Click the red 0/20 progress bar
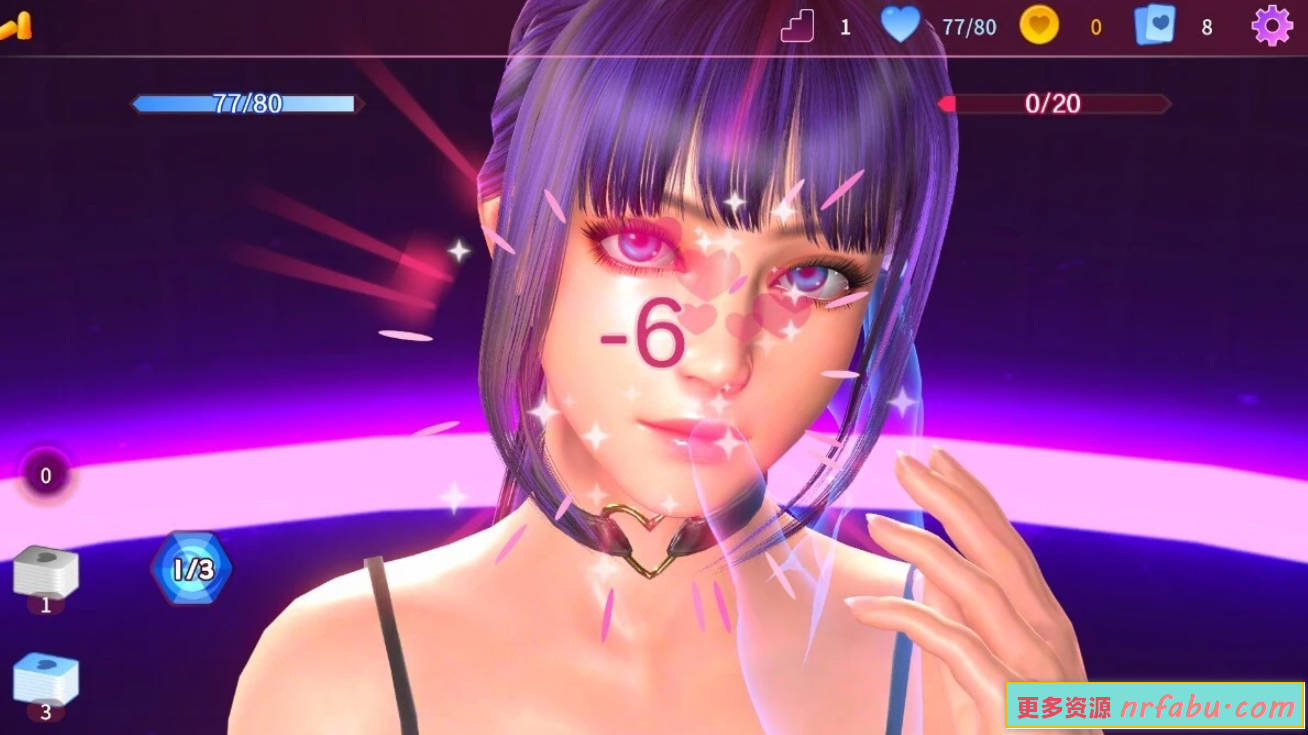 pyautogui.click(x=1056, y=104)
